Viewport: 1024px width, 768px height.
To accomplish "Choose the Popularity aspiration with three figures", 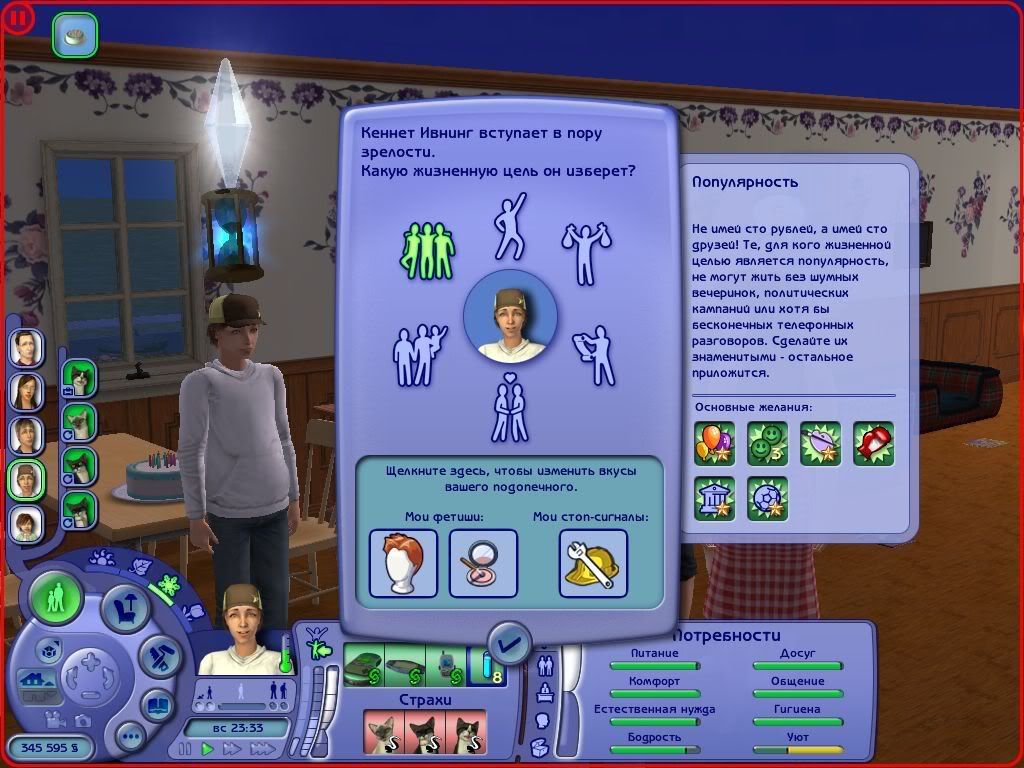I will [x=428, y=249].
